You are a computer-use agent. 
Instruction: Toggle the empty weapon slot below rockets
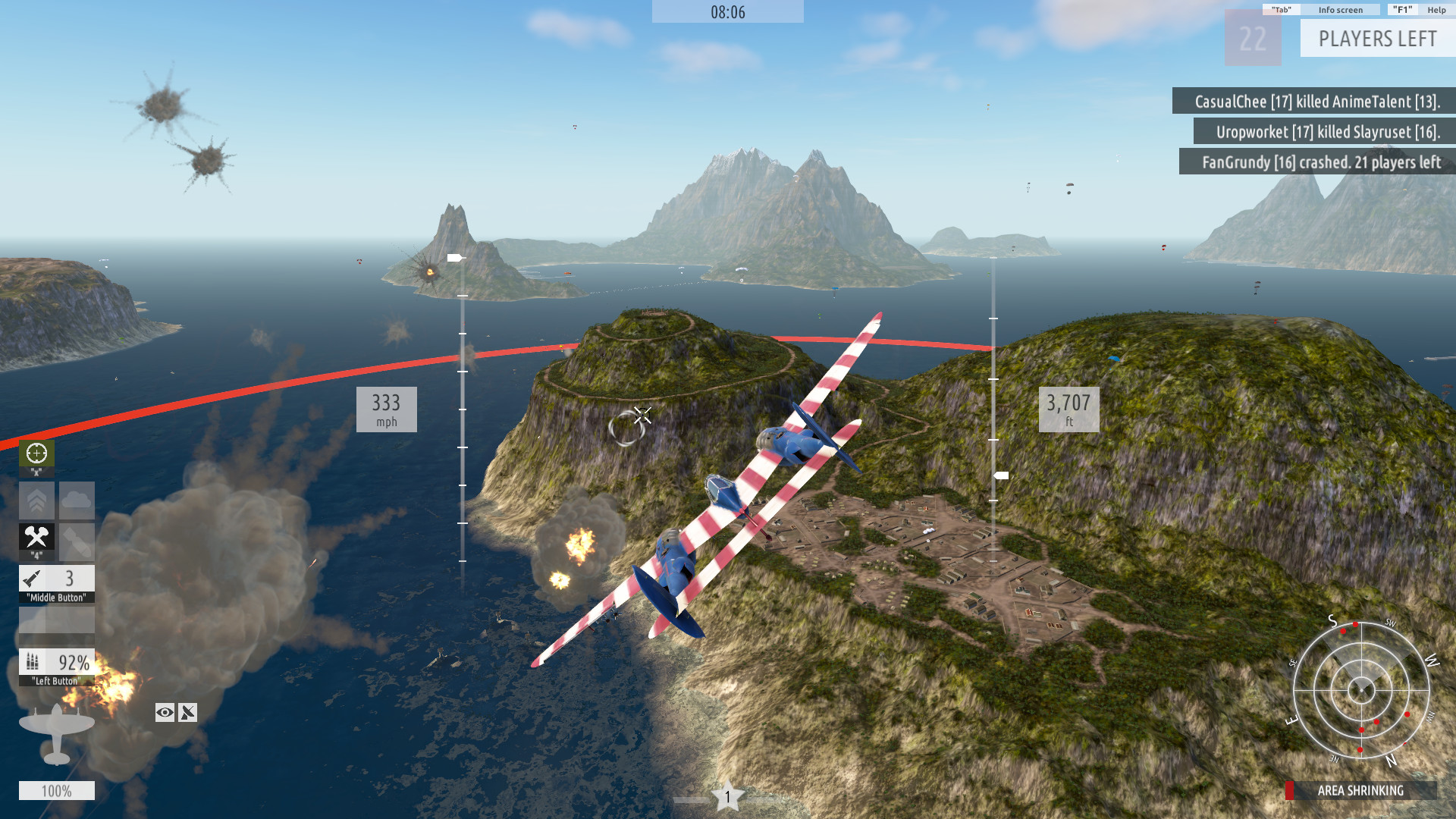click(57, 620)
